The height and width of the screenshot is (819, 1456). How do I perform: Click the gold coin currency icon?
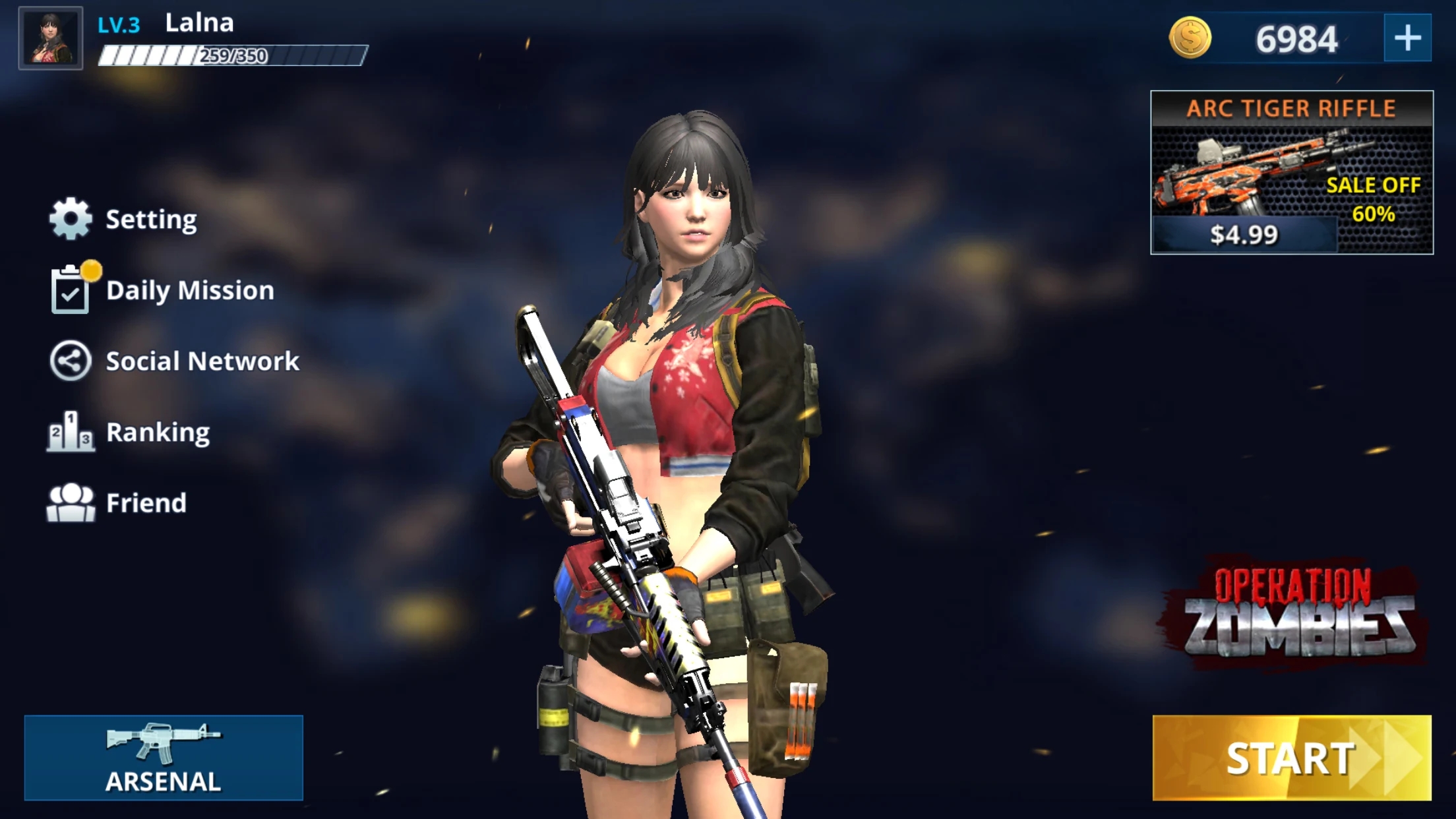point(1191,38)
